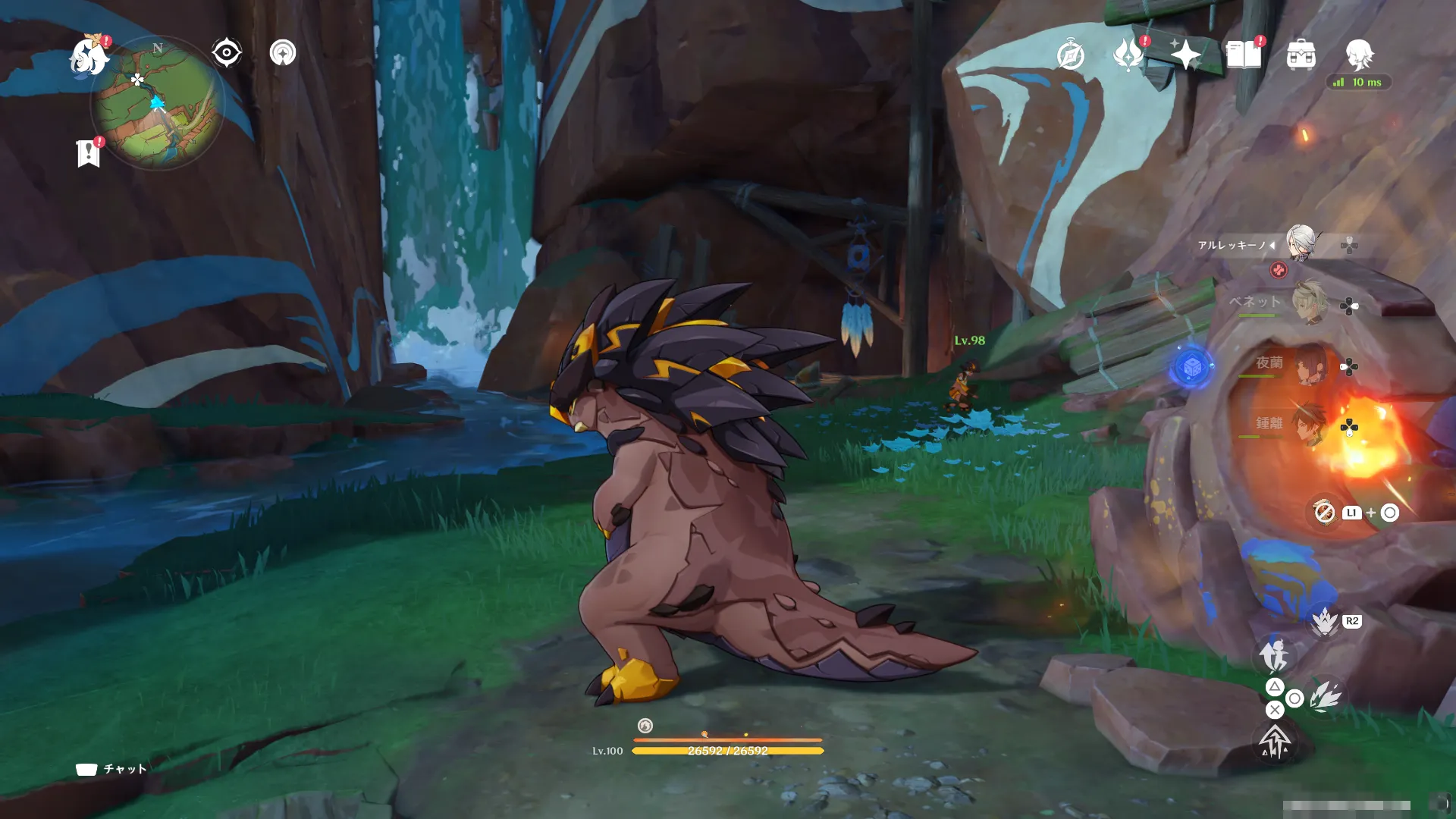The width and height of the screenshot is (1456, 819).
Task: Click the circular target icon beside the eye
Action: tap(283, 53)
